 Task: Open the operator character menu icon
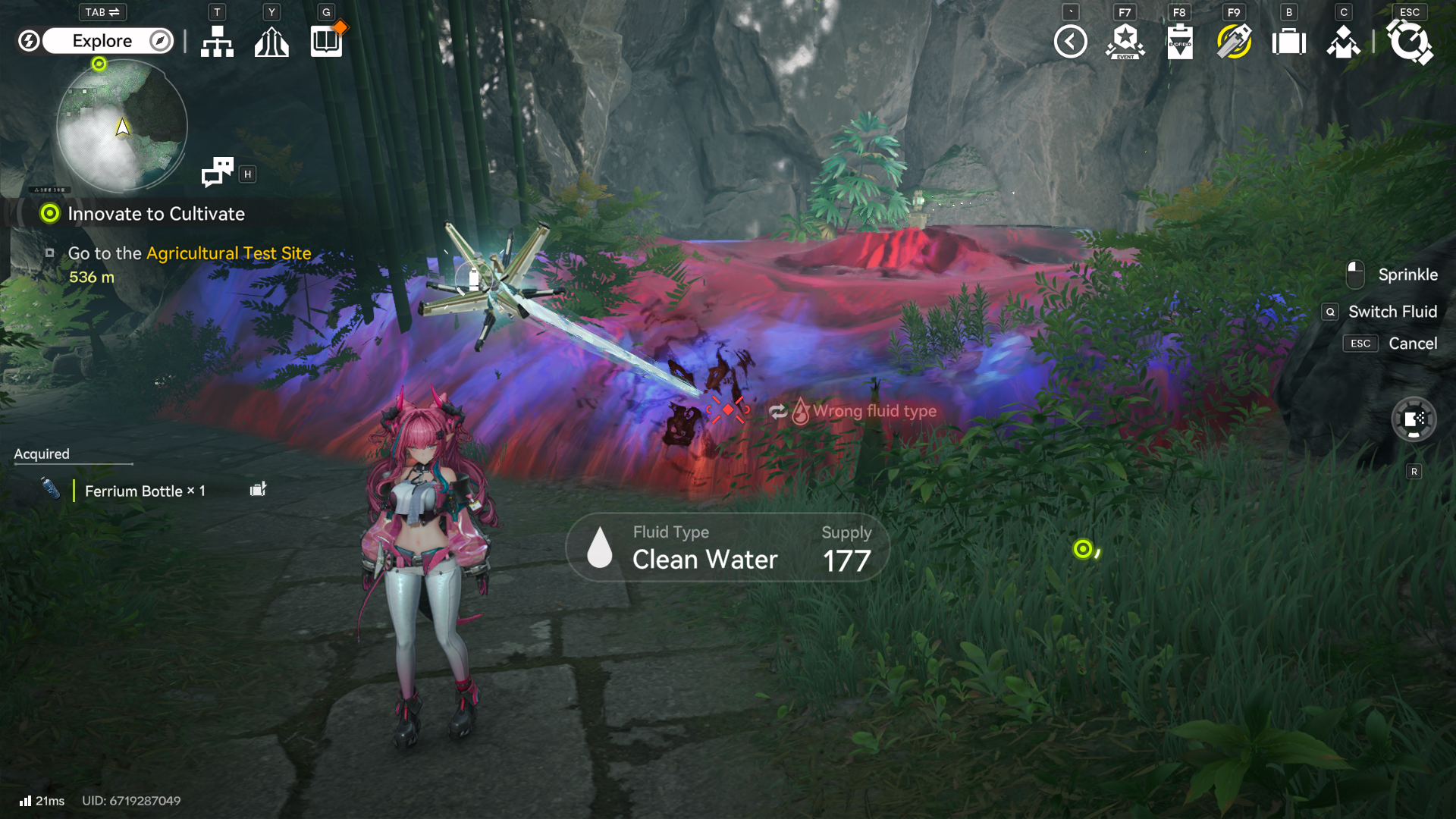coord(1343,42)
